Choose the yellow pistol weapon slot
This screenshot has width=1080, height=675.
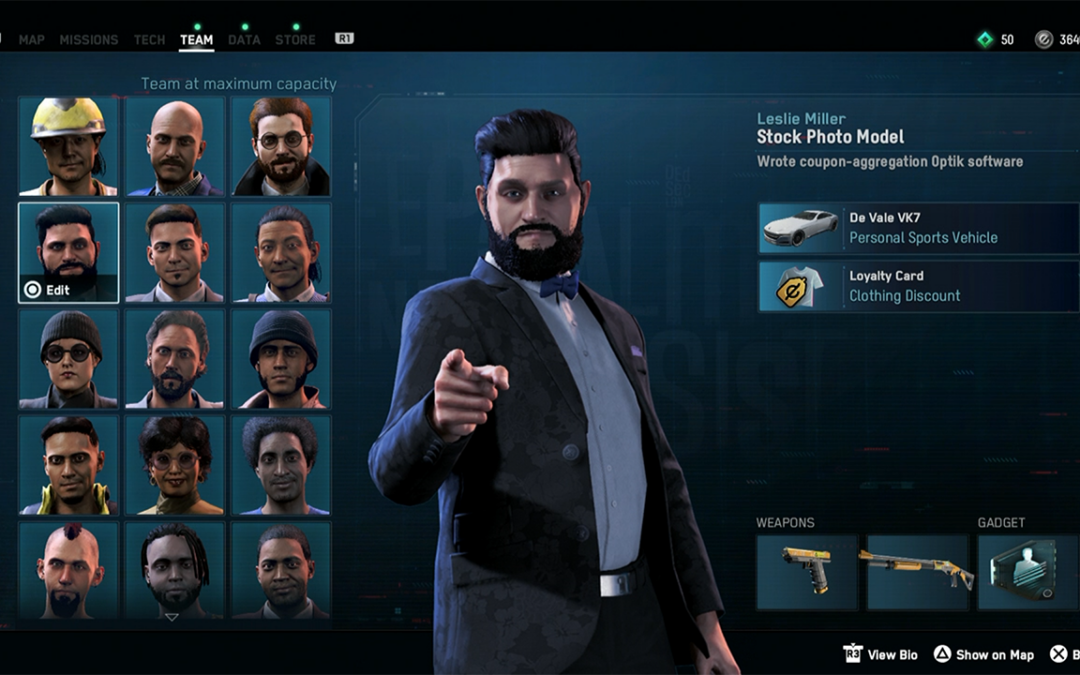[806, 572]
